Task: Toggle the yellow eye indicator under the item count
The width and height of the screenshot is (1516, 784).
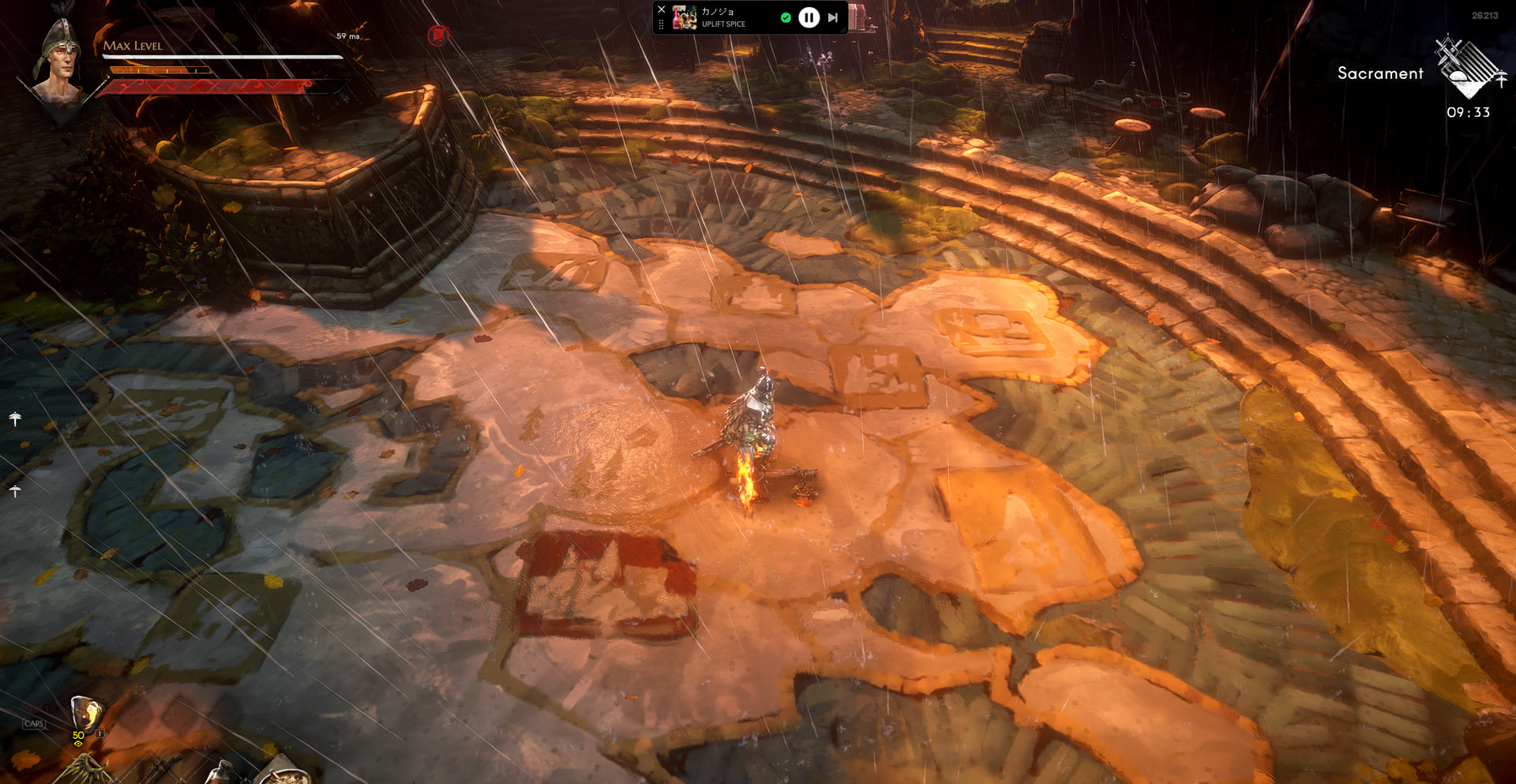Action: pos(77,744)
